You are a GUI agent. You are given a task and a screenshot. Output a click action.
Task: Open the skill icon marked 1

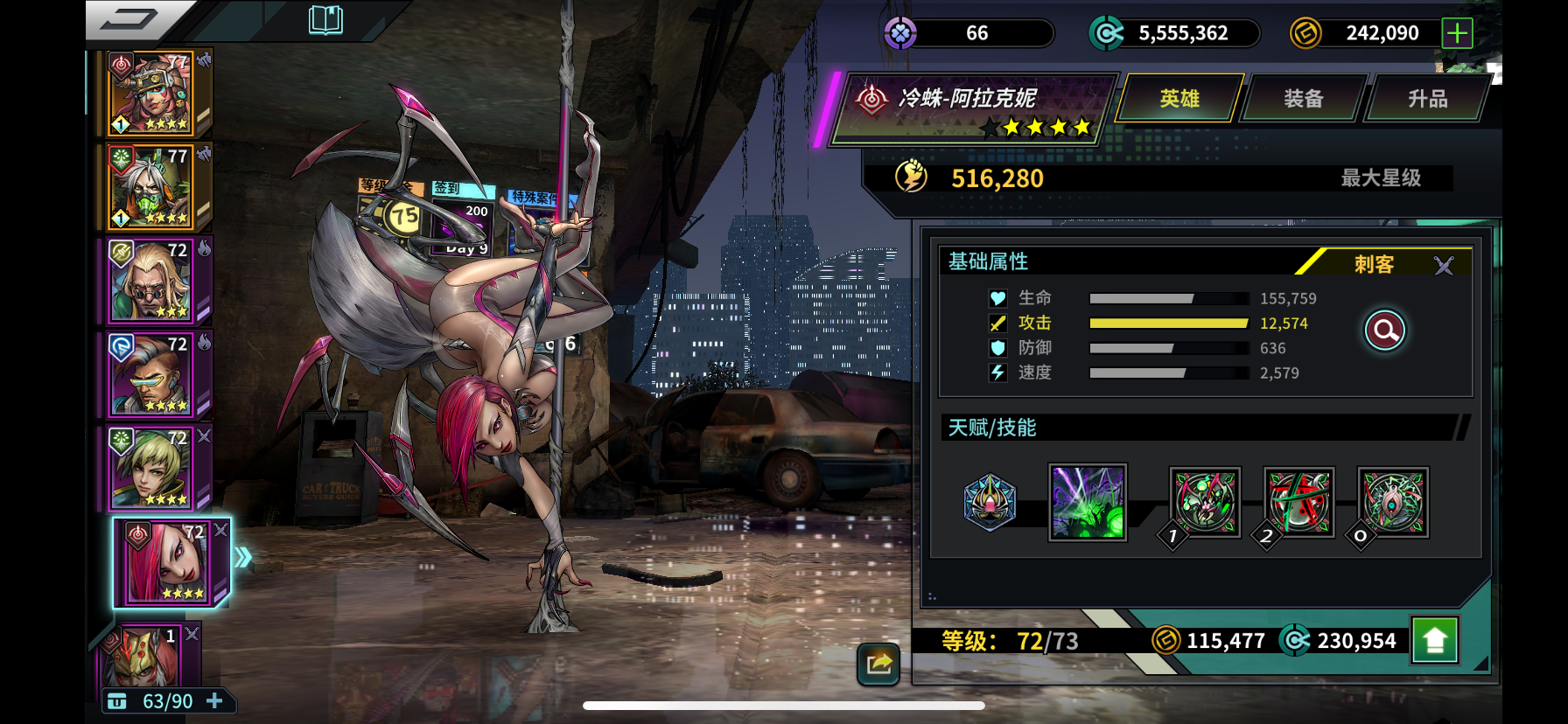tap(1205, 502)
